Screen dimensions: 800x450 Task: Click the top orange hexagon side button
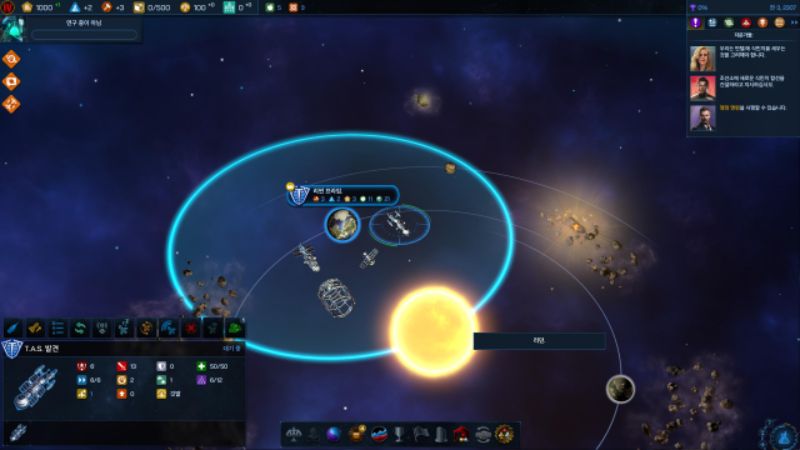point(12,58)
